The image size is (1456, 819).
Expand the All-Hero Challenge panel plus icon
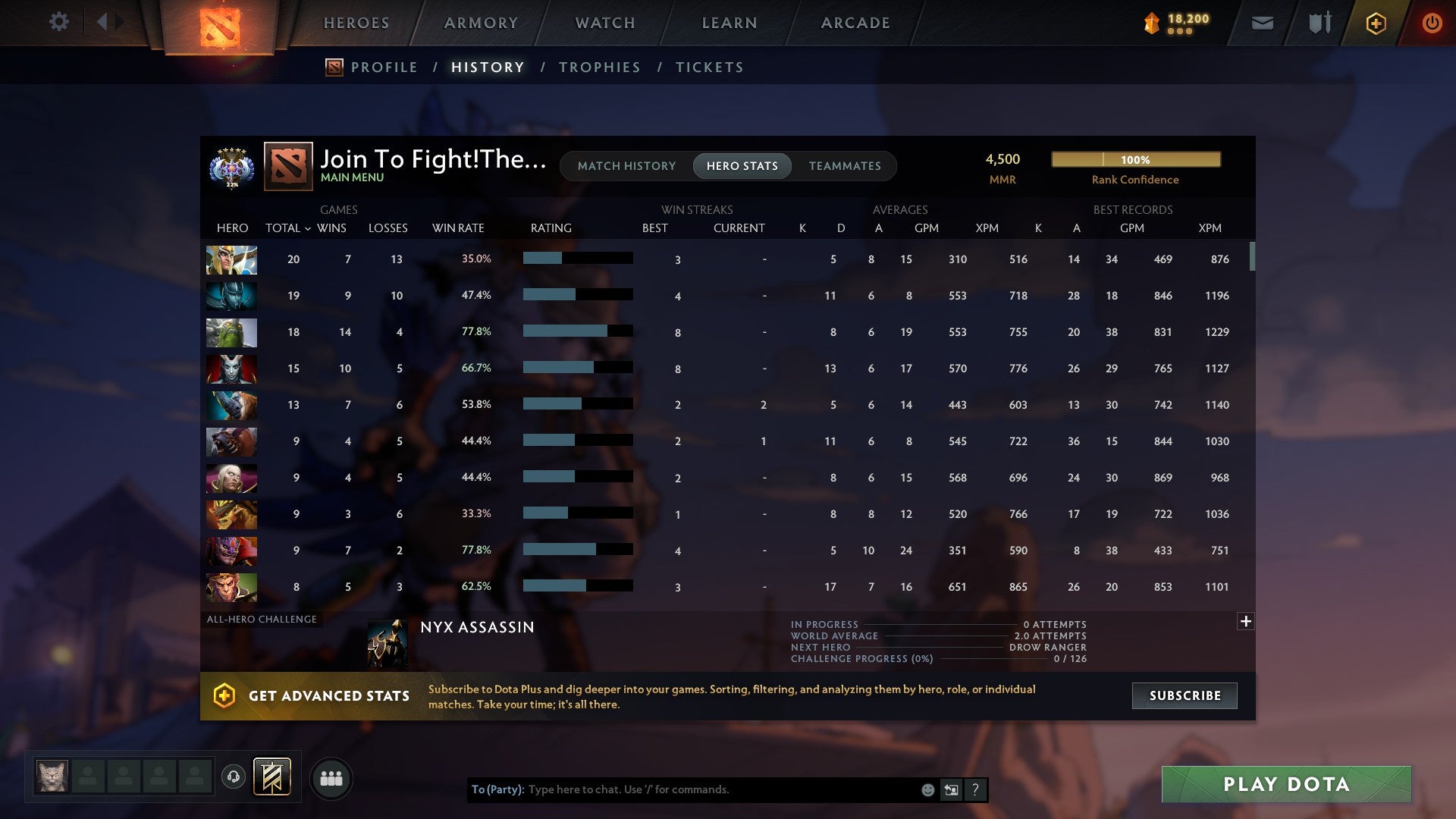click(1246, 621)
